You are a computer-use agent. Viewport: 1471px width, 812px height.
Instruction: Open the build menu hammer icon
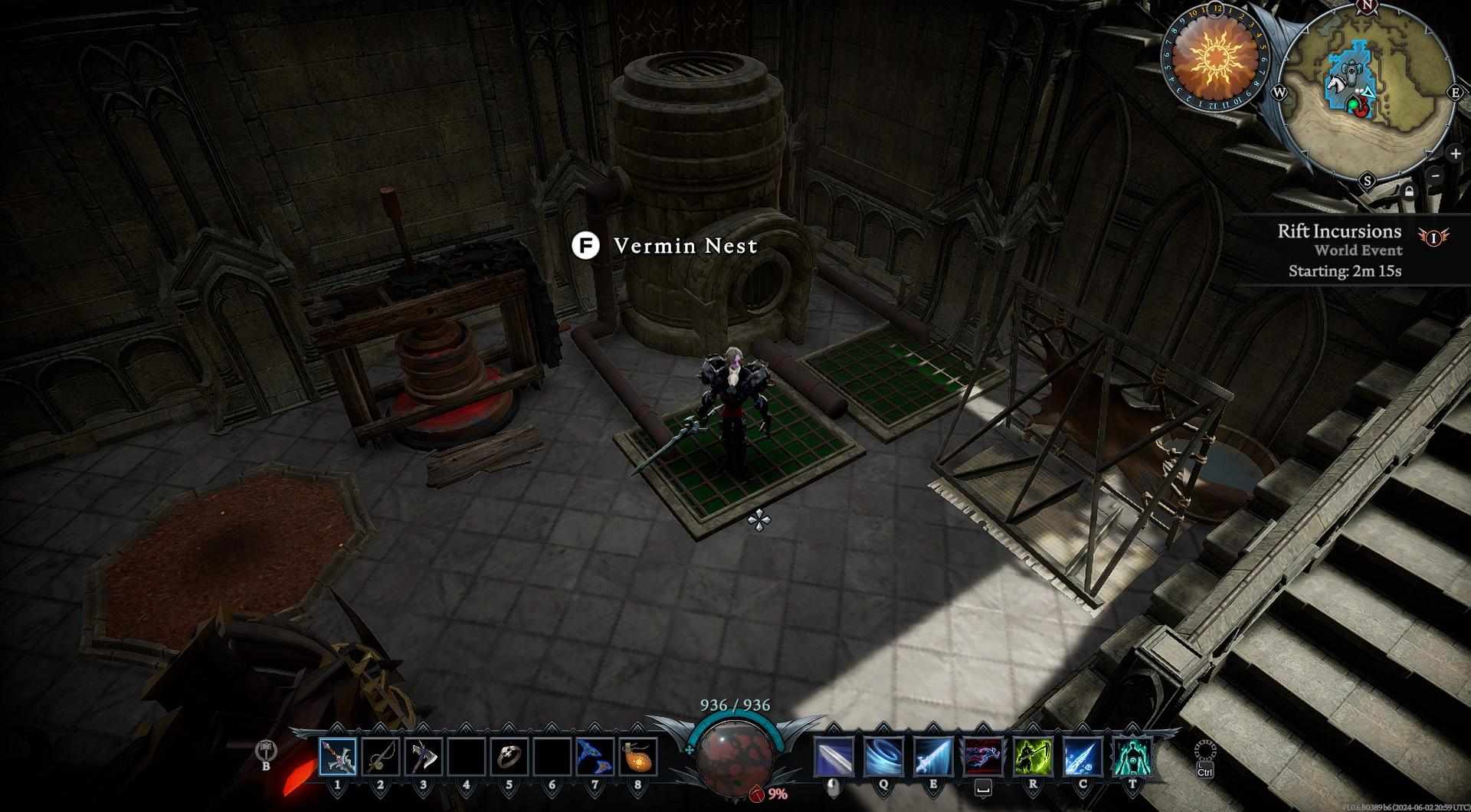click(x=267, y=750)
